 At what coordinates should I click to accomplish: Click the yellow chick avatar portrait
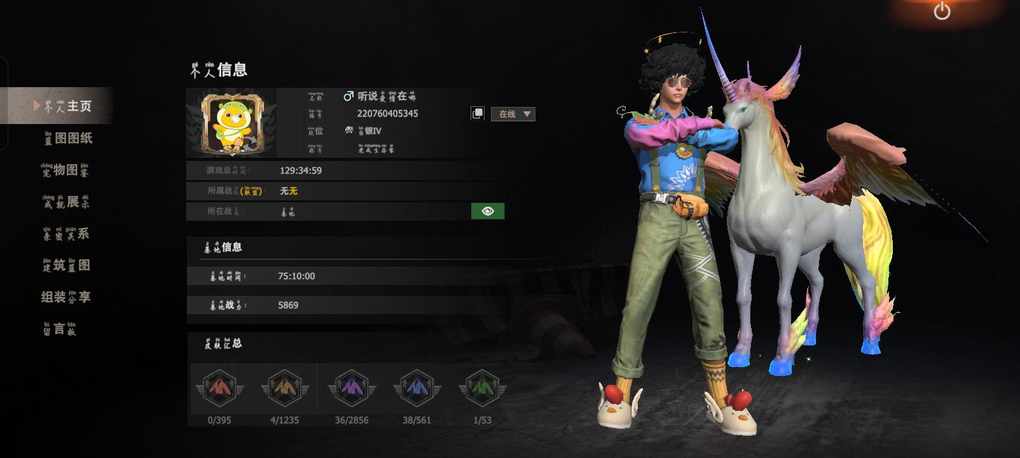pyautogui.click(x=231, y=124)
